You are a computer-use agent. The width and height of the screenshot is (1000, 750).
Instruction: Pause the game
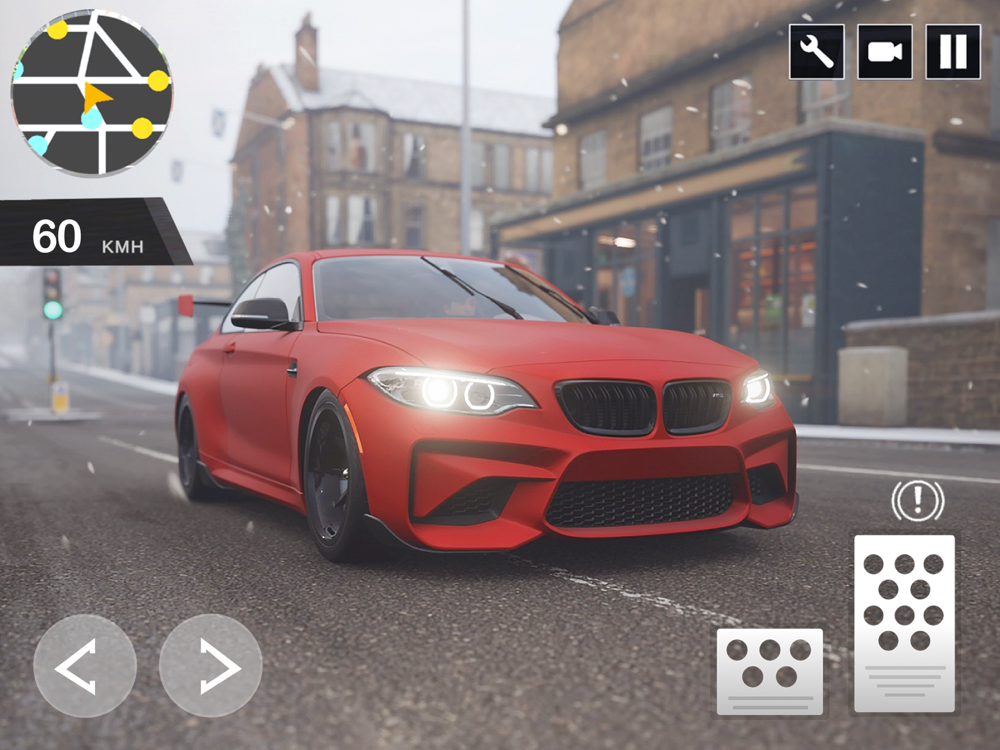pos(953,52)
